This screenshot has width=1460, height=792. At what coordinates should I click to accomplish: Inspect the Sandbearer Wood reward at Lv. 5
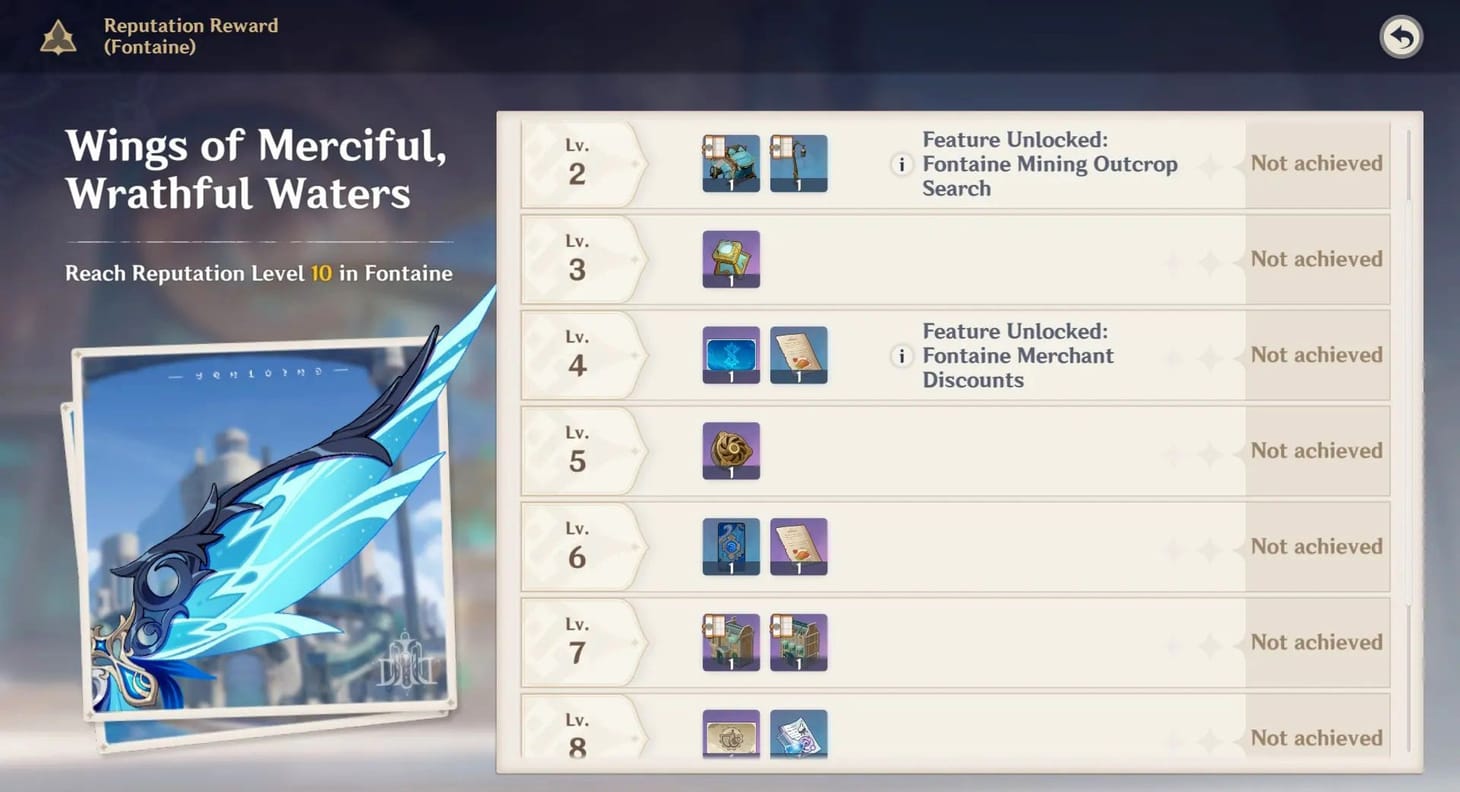point(730,451)
